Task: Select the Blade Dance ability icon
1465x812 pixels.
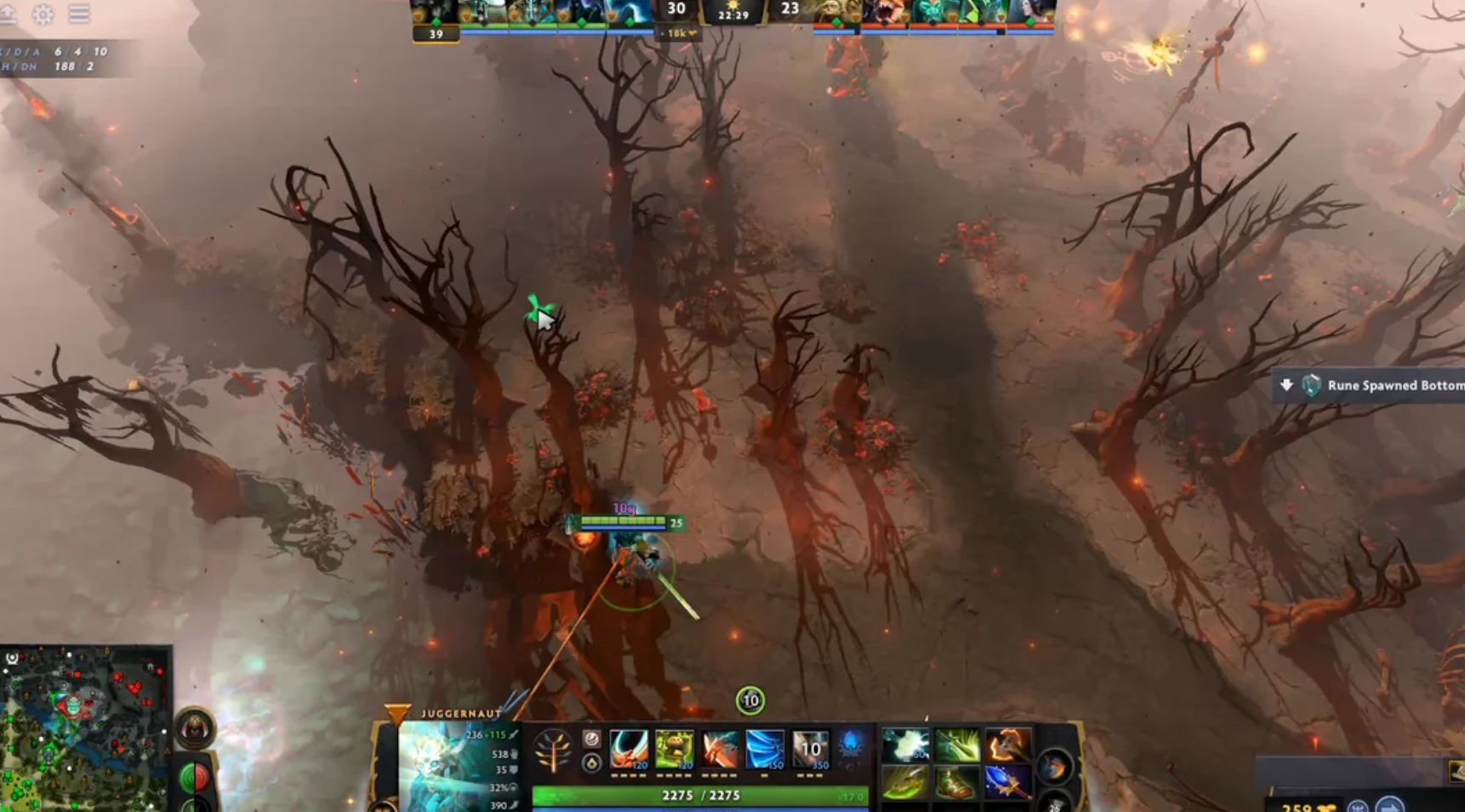Action: (719, 748)
